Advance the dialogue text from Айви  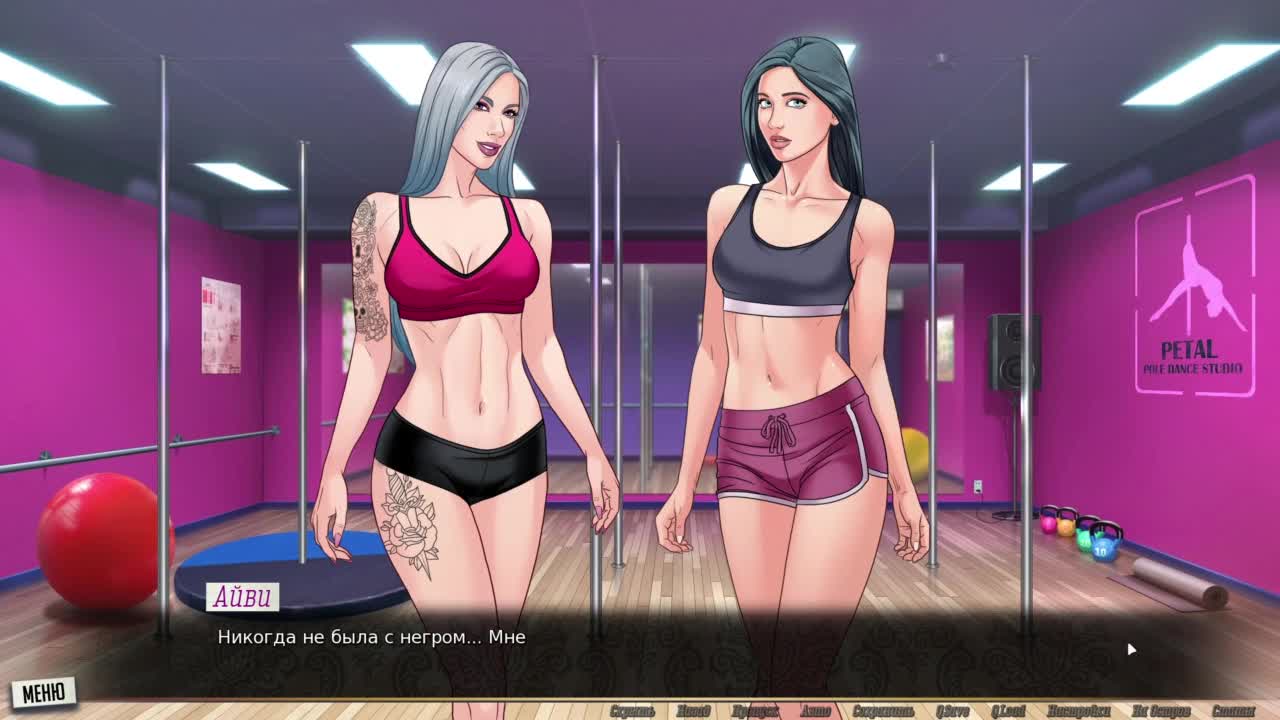point(640,645)
